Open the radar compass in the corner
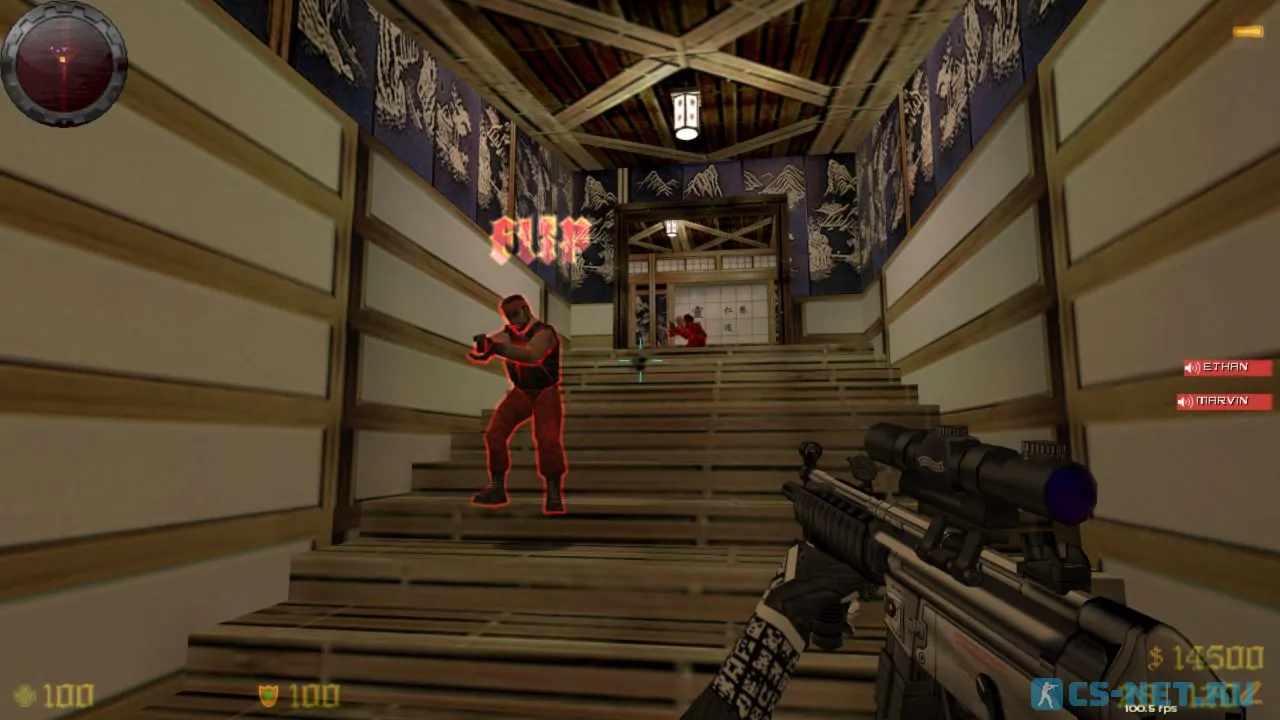This screenshot has height=720, width=1280. pos(64,64)
